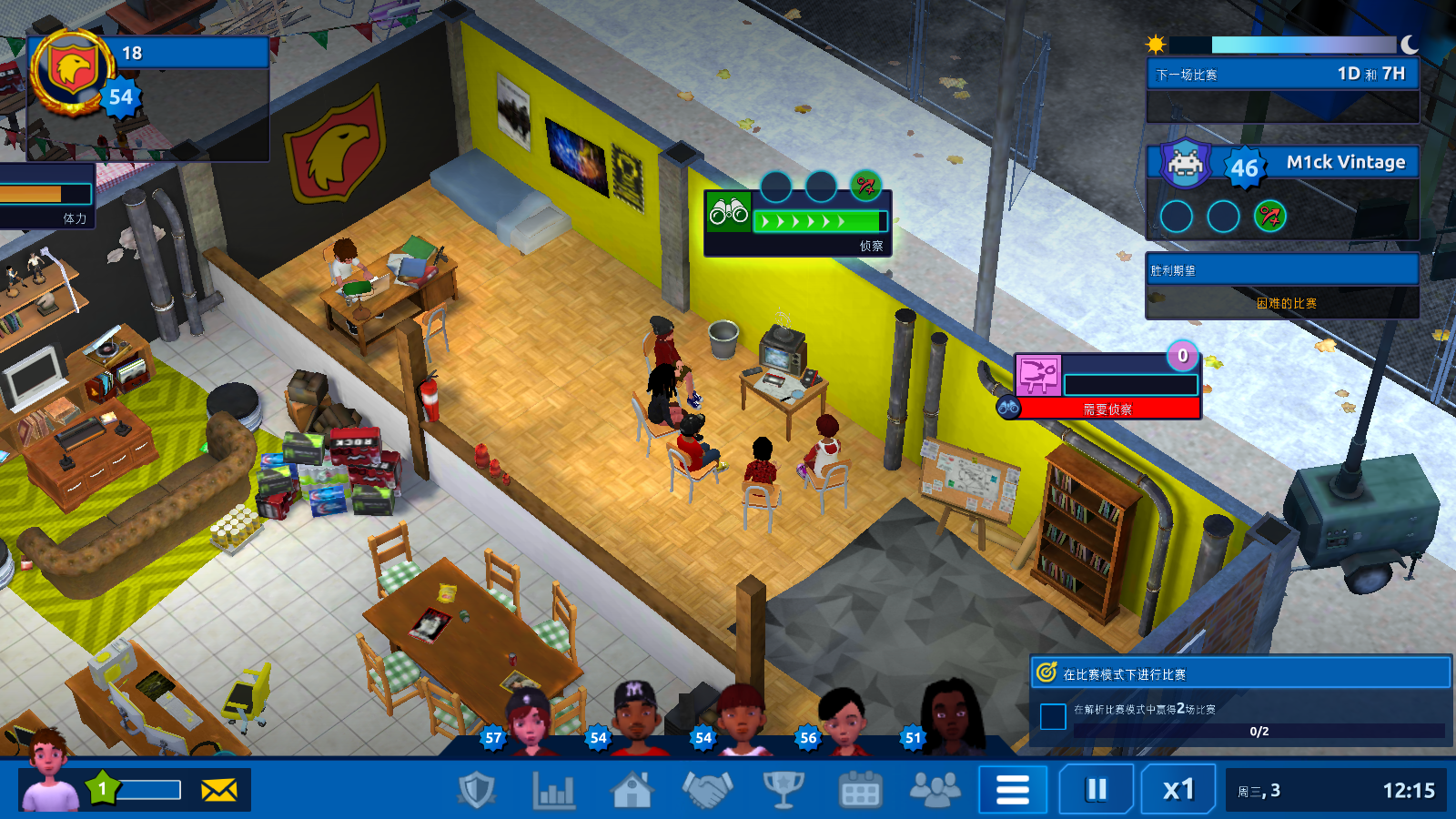Viewport: 1456px width, 819px height.
Task: Open the calendar schedule
Action: click(859, 790)
